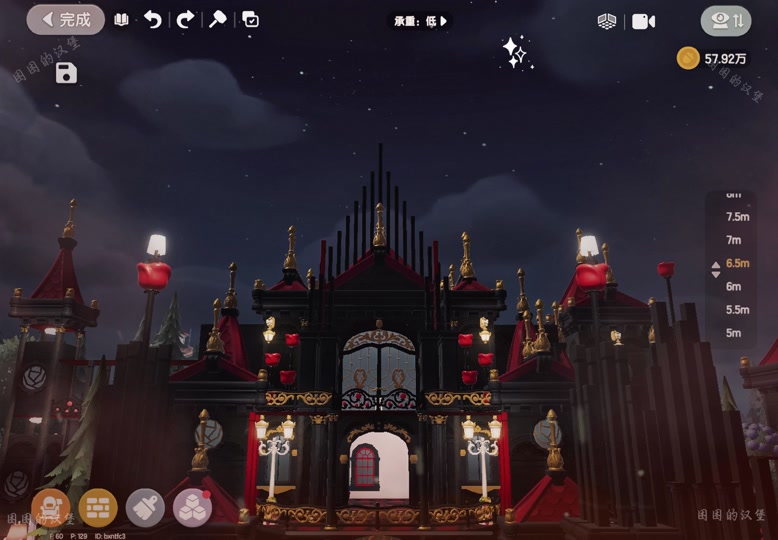The width and height of the screenshot is (778, 540).
Task: Activate the multi-select checkbox tool
Action: click(250, 20)
